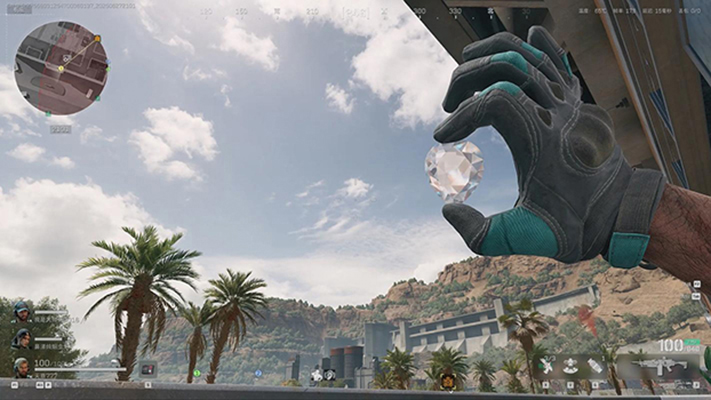
Task: Select the top squad member portrait
Action: 21,313
